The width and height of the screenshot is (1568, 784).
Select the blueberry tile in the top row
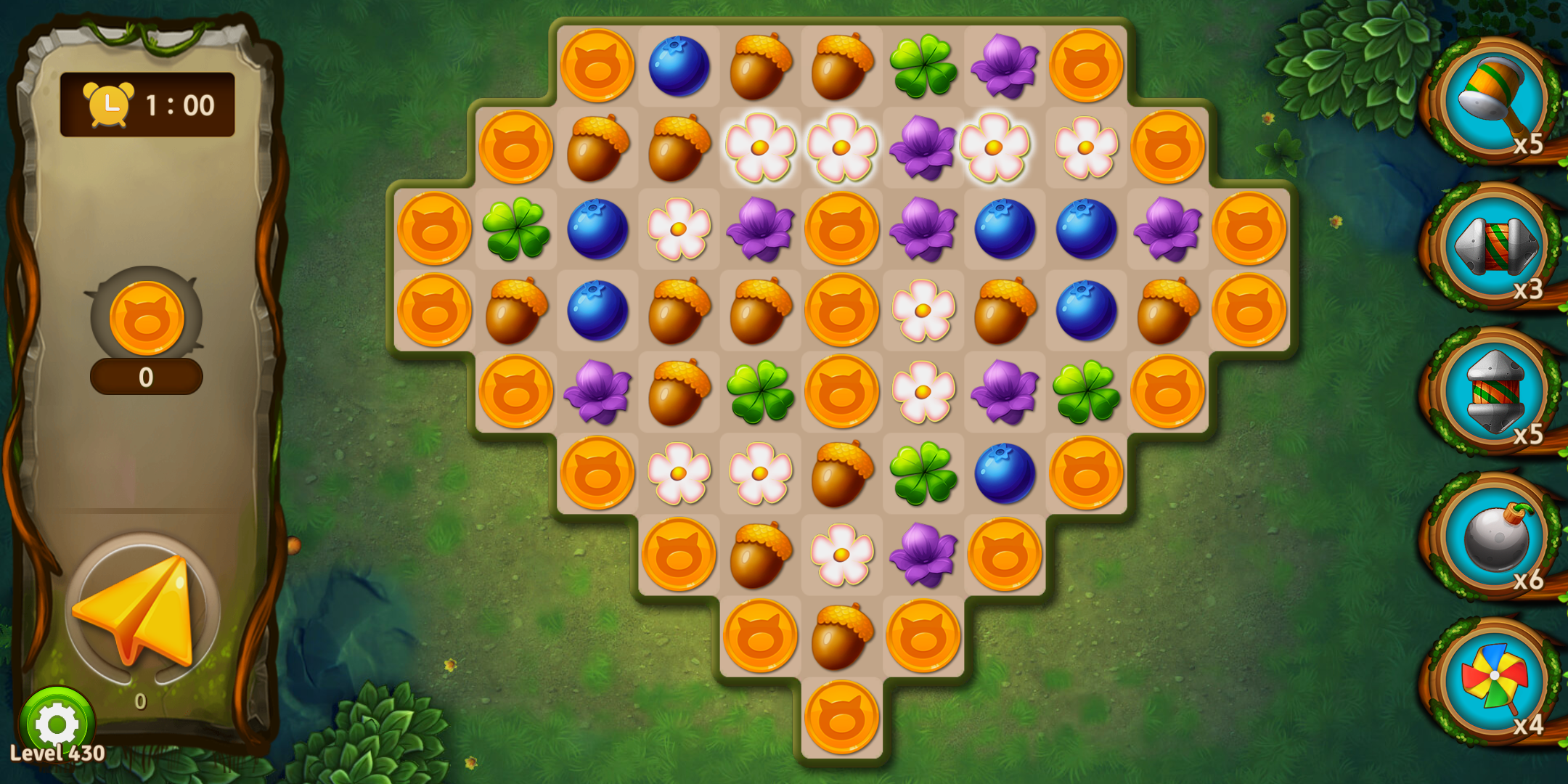click(x=679, y=66)
